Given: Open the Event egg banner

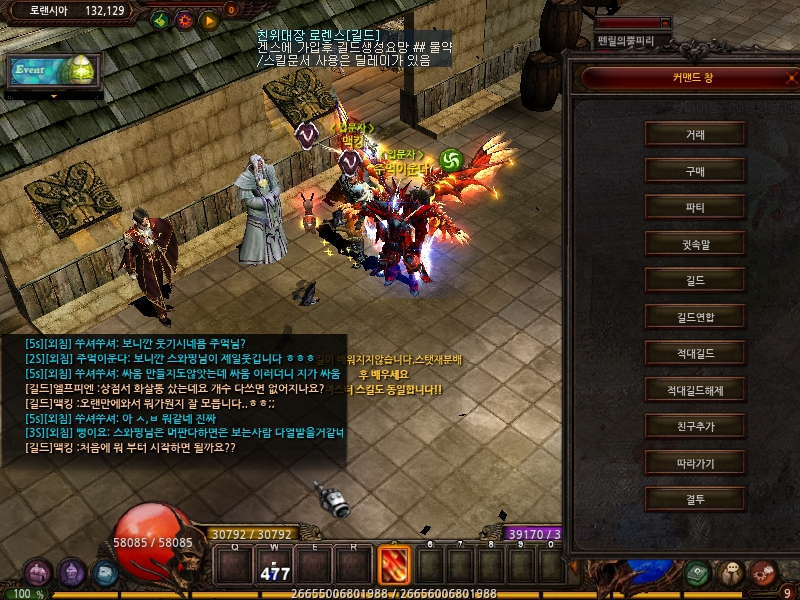Looking at the screenshot, I should click(54, 71).
